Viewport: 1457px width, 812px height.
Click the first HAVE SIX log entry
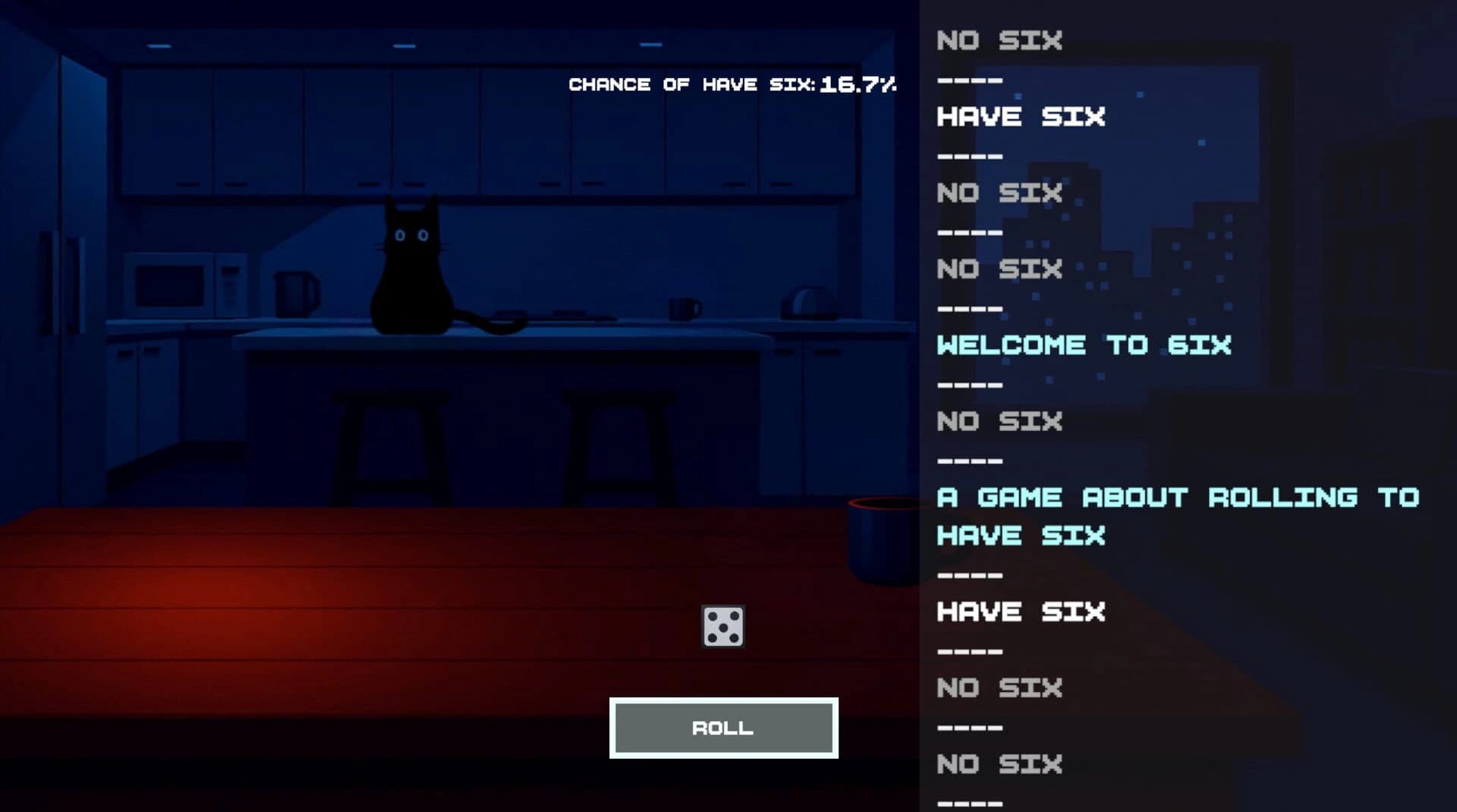(x=1022, y=117)
